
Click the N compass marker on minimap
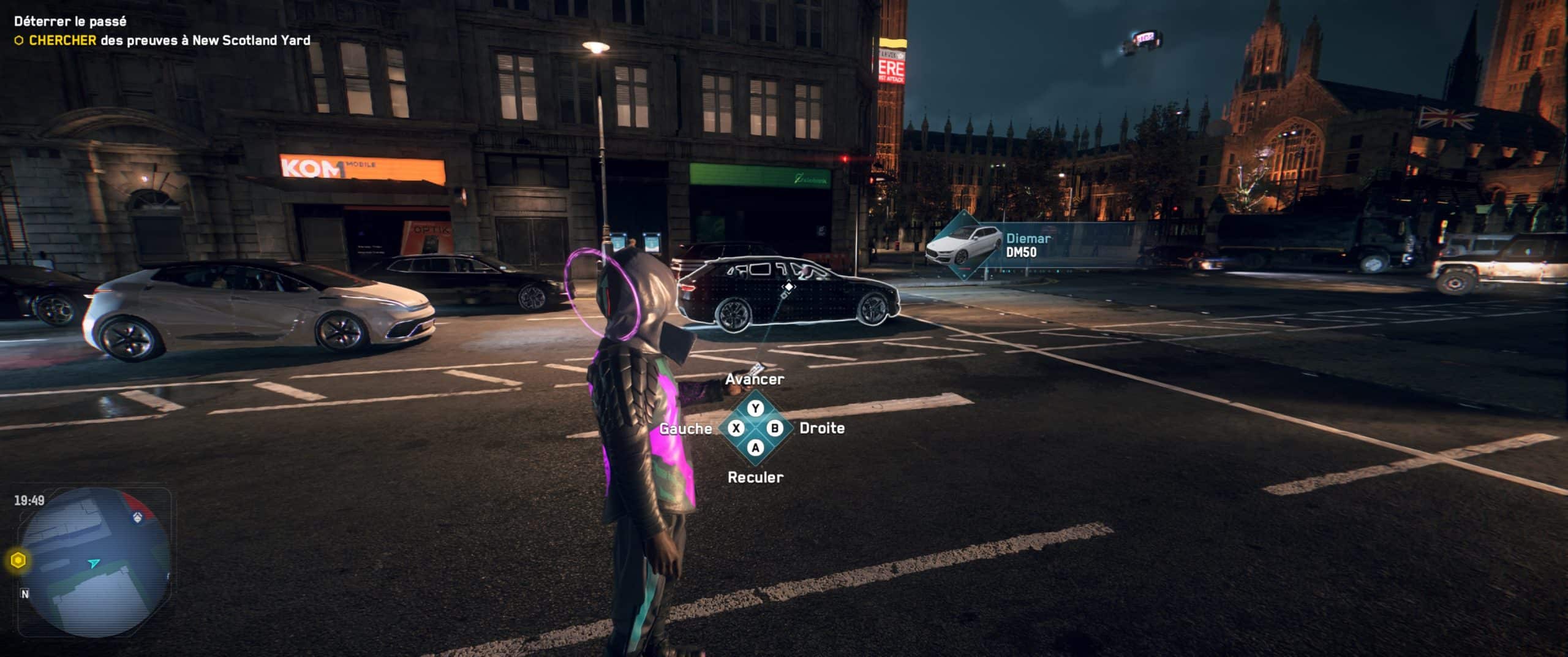[25, 594]
